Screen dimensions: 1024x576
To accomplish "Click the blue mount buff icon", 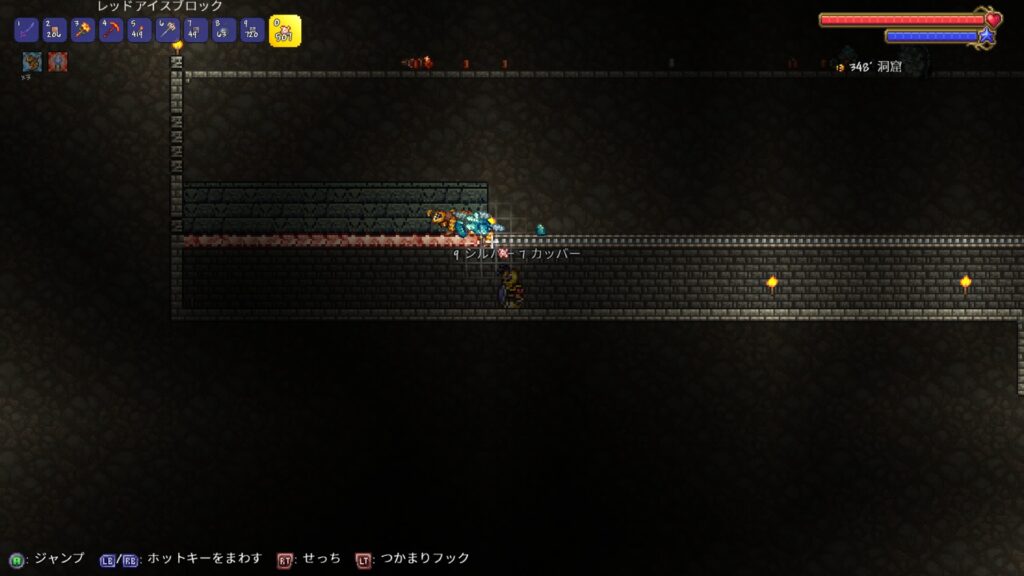I will [x=32, y=61].
